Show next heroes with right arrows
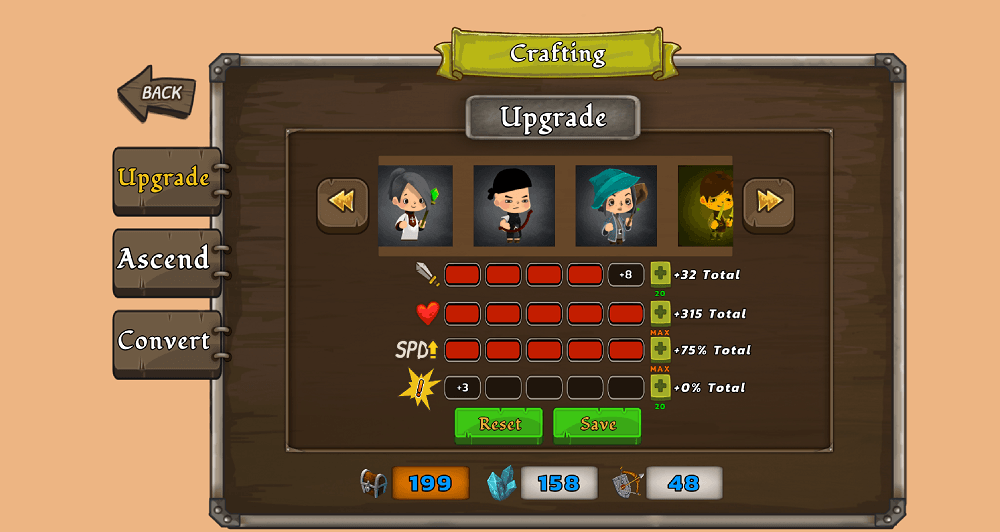 coord(768,203)
